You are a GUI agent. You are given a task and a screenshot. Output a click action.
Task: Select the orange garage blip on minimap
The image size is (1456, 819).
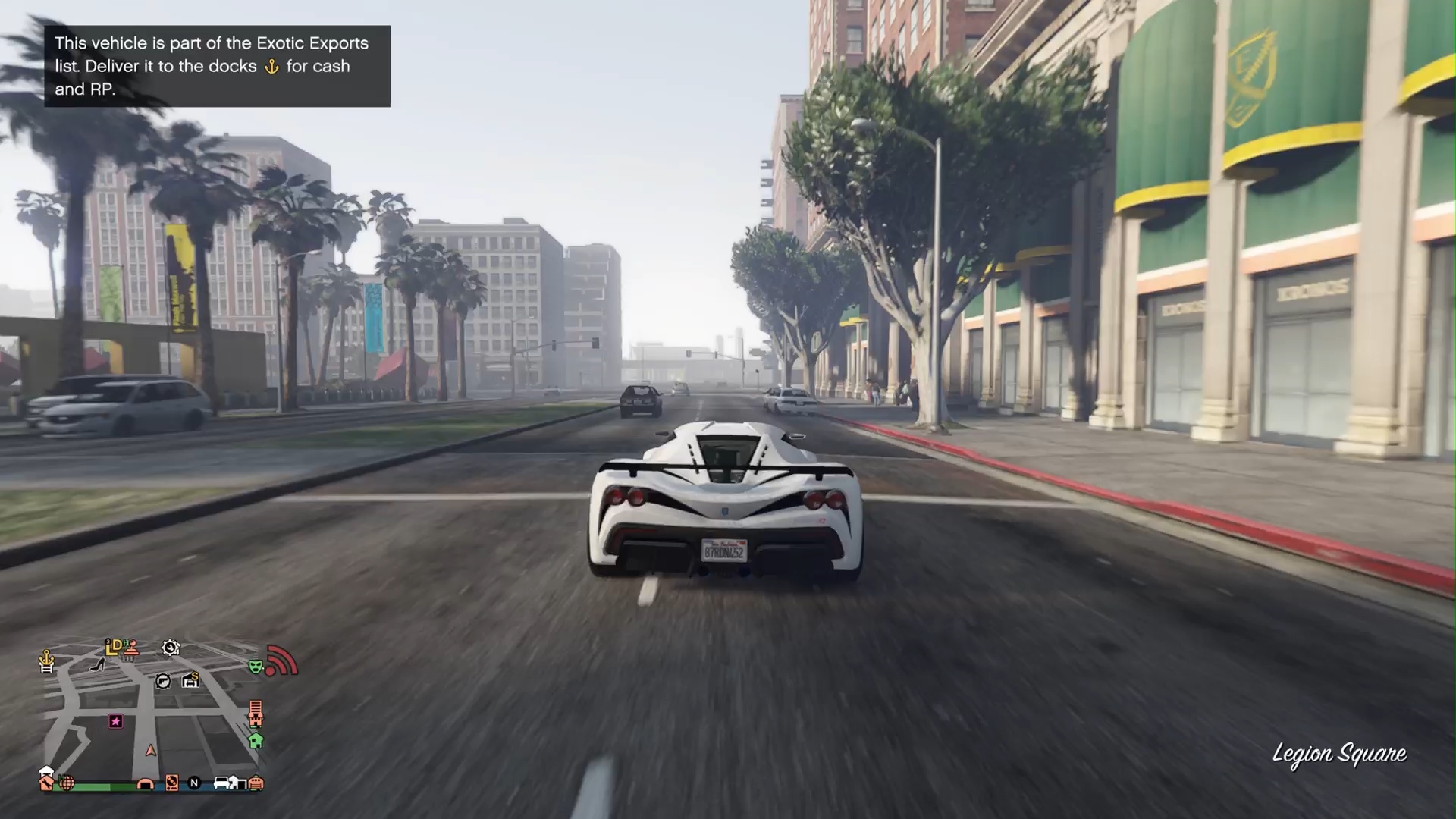pos(256,783)
